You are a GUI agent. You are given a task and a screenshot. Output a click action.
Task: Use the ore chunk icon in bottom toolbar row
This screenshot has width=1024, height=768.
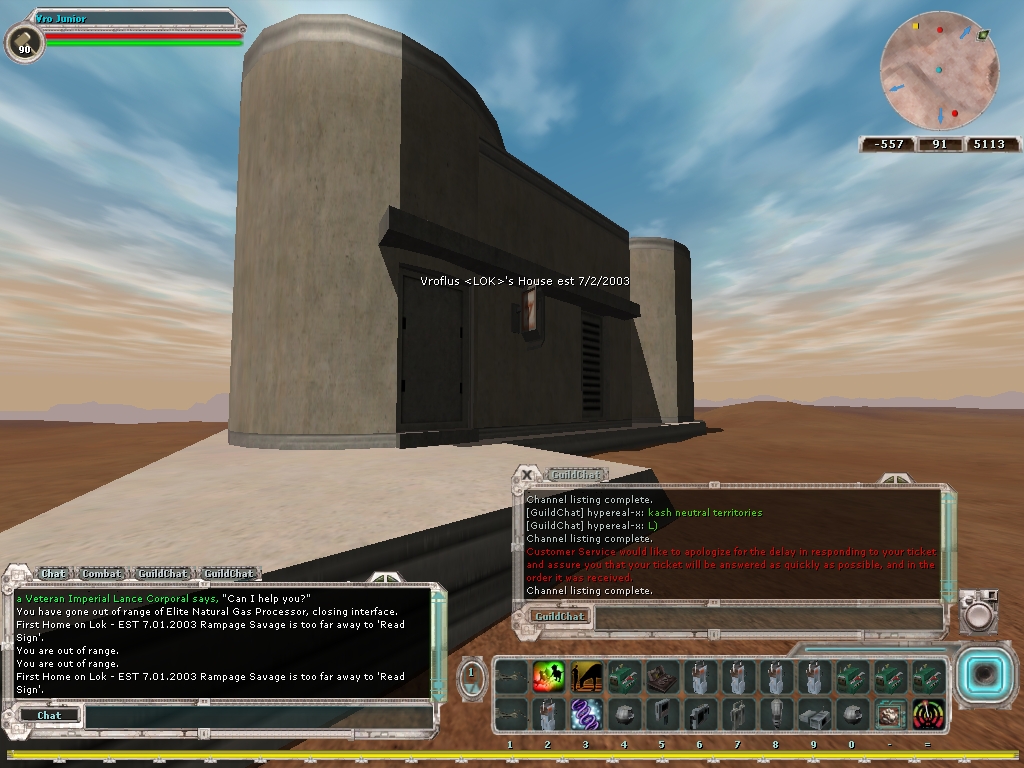tap(889, 714)
